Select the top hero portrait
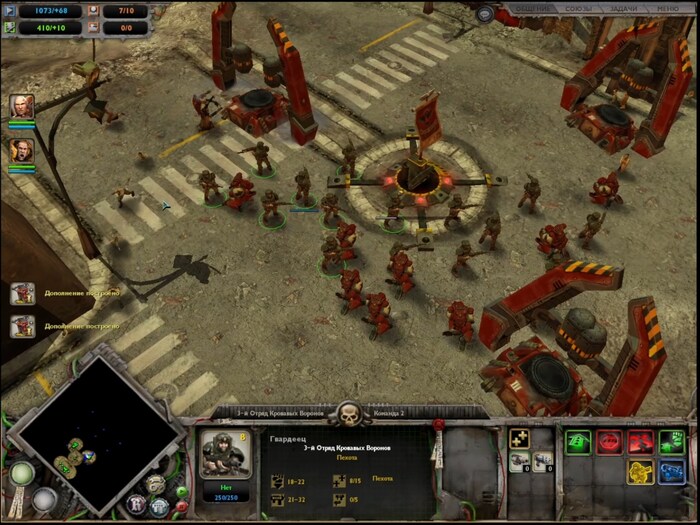This screenshot has width=700, height=525. [22, 106]
